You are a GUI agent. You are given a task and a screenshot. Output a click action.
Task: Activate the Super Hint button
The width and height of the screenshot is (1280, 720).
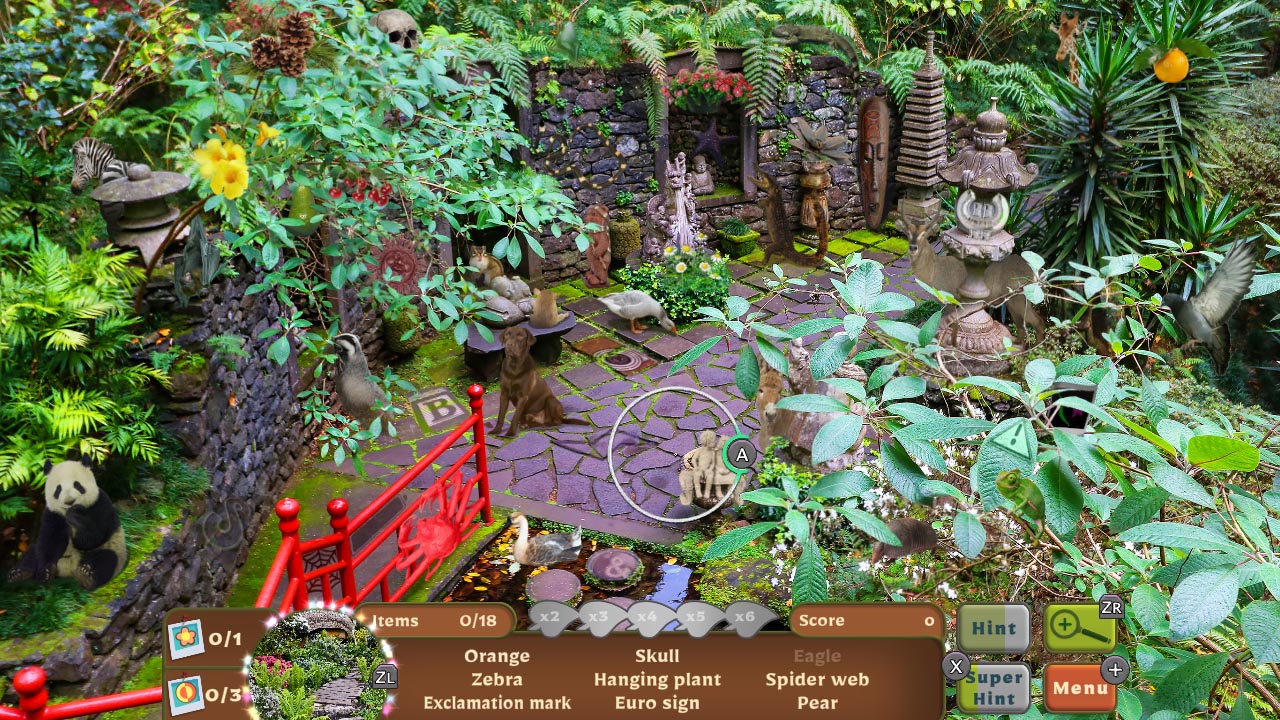click(994, 687)
